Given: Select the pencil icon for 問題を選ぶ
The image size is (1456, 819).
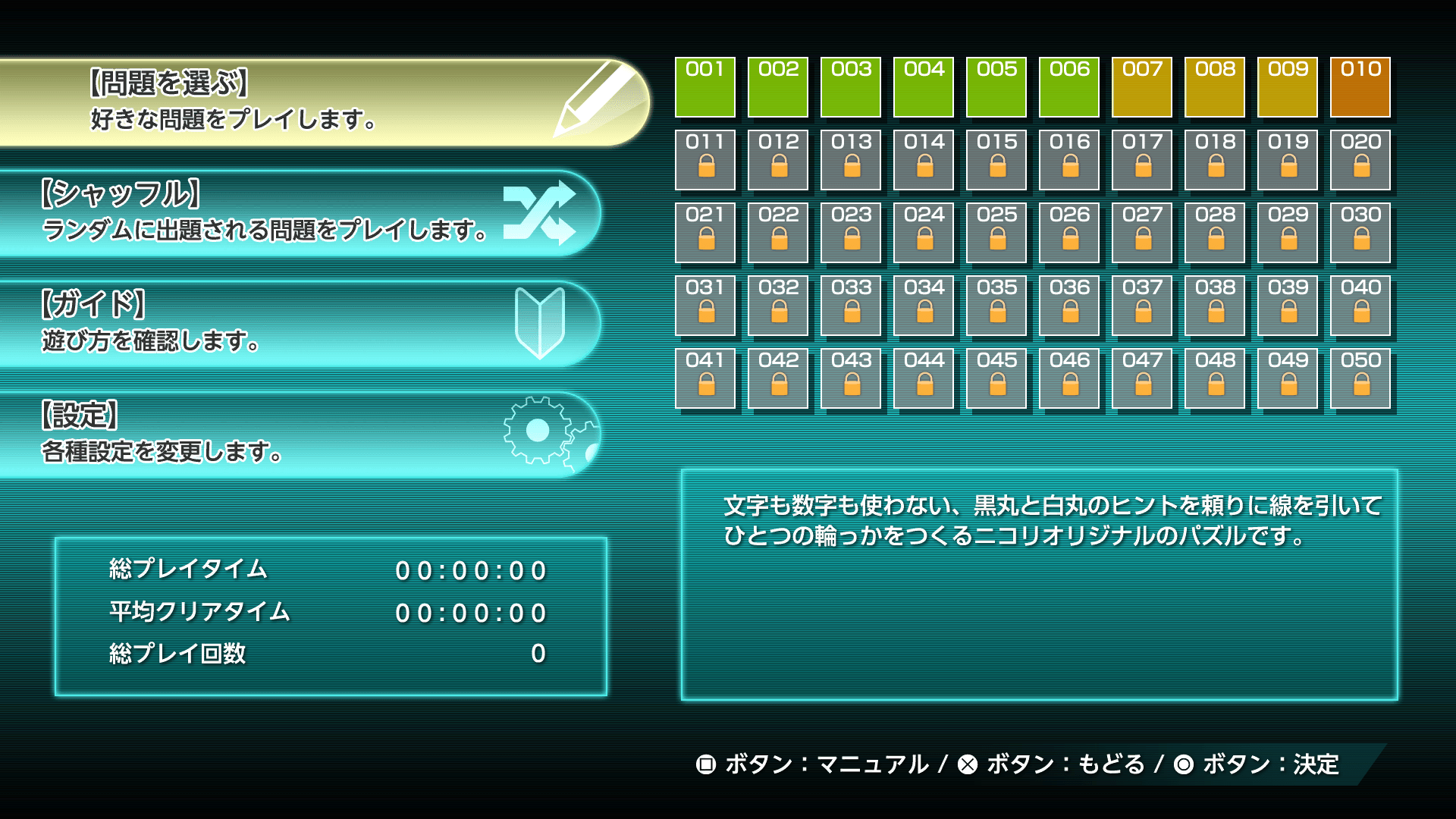Looking at the screenshot, I should click(x=595, y=99).
